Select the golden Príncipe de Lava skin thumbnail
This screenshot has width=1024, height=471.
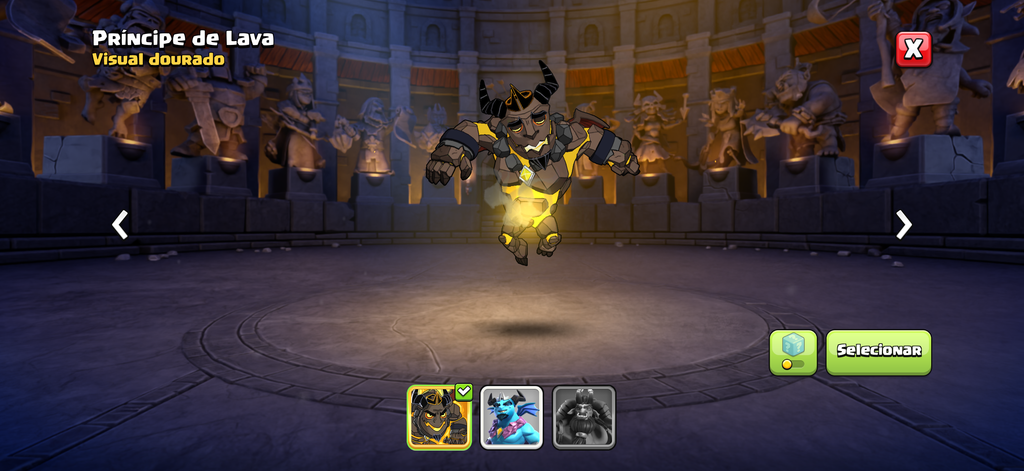click(x=439, y=417)
